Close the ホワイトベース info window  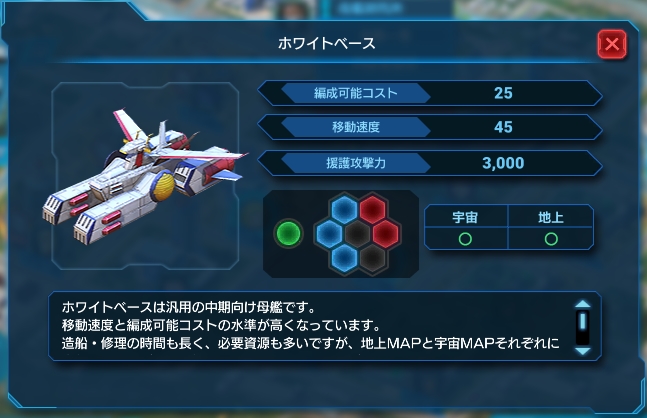[x=611, y=45]
